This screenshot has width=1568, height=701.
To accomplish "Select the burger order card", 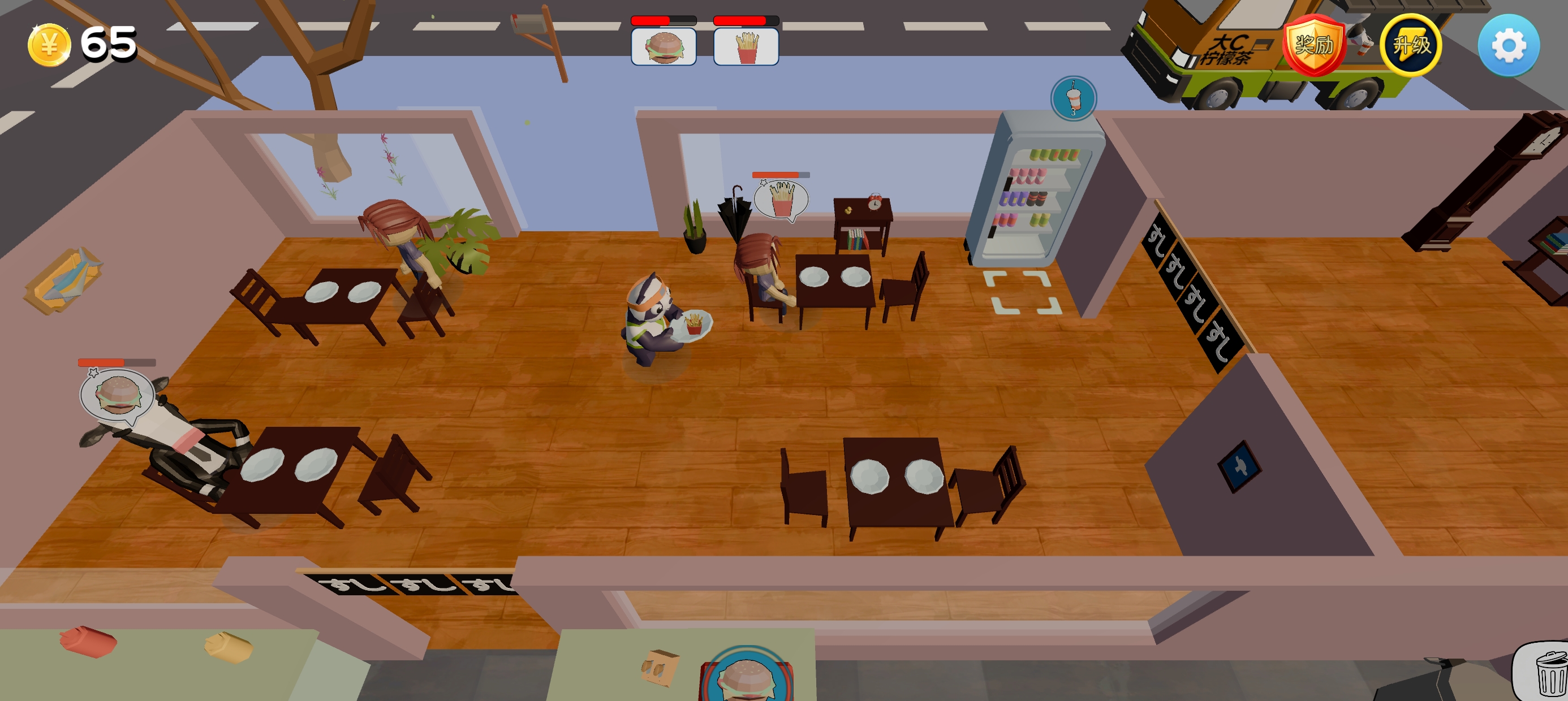I will tap(664, 47).
